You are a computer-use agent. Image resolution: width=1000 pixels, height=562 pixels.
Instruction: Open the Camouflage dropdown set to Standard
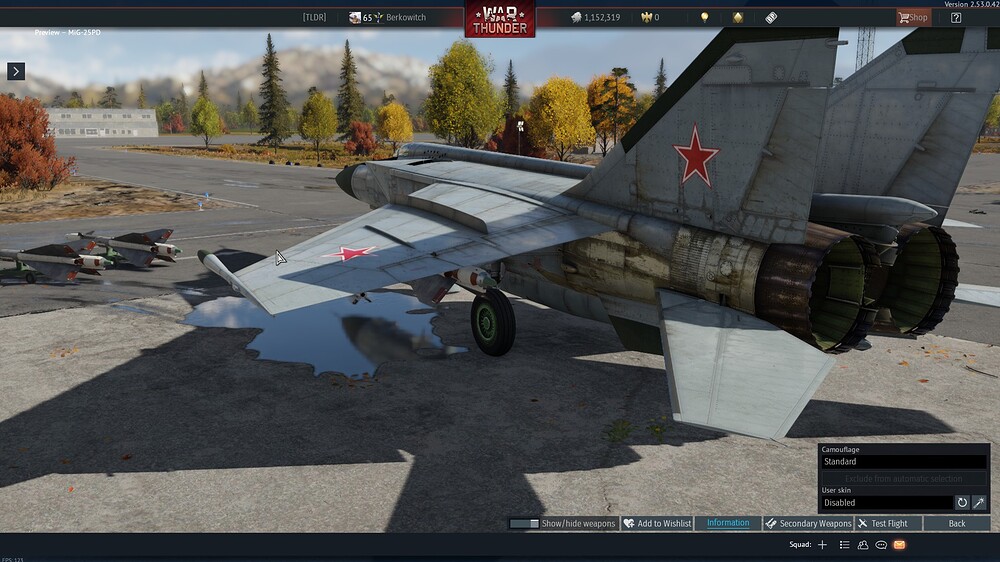pyautogui.click(x=904, y=462)
